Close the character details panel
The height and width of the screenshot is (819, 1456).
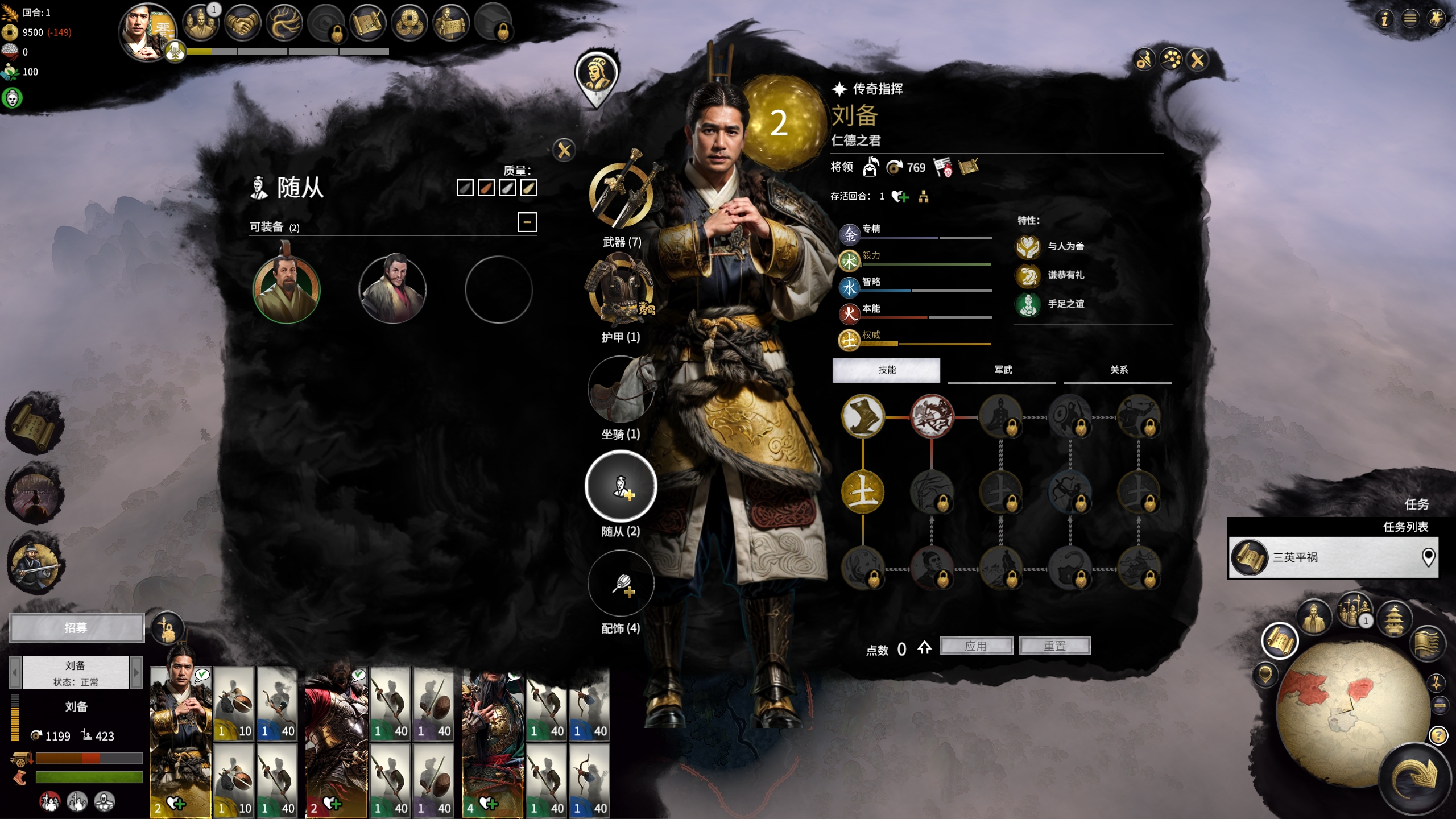(x=1197, y=60)
